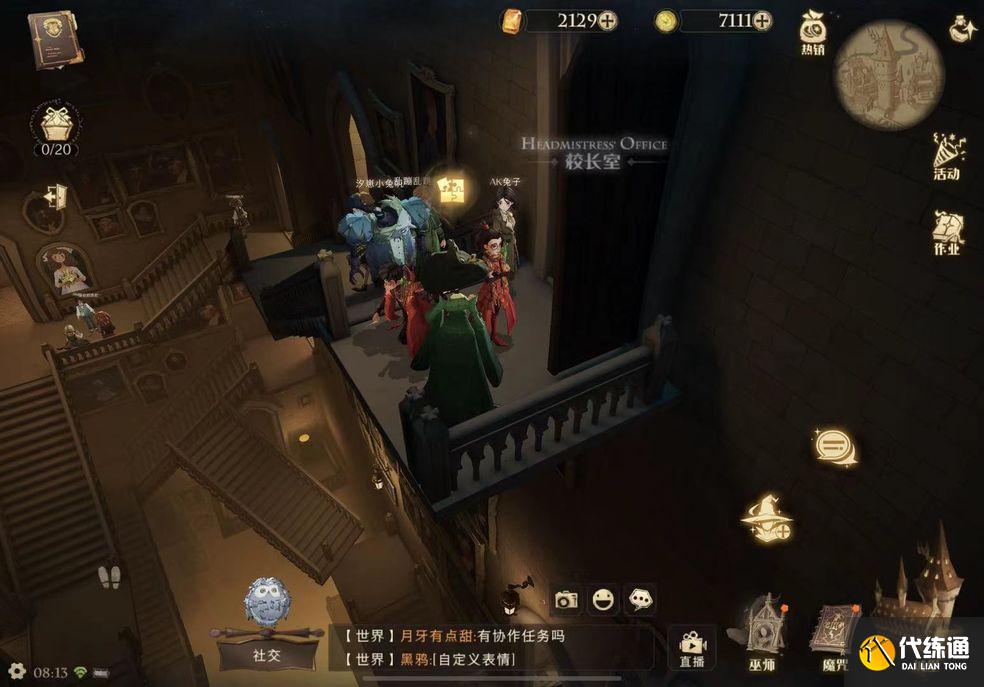Open the 活动 events menu
The height and width of the screenshot is (687, 984).
point(946,158)
